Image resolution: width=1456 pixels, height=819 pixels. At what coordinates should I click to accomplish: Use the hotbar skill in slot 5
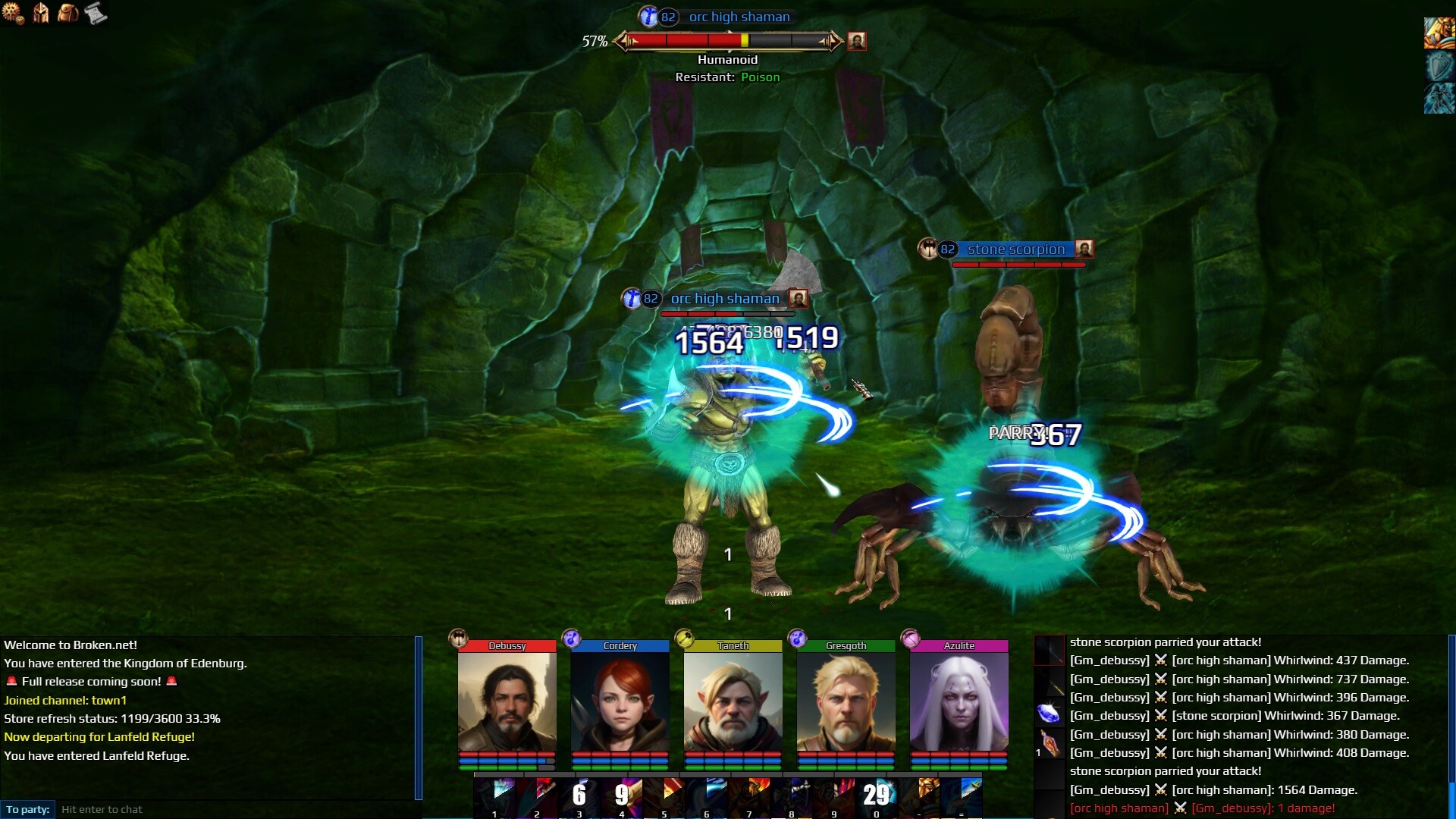665,796
